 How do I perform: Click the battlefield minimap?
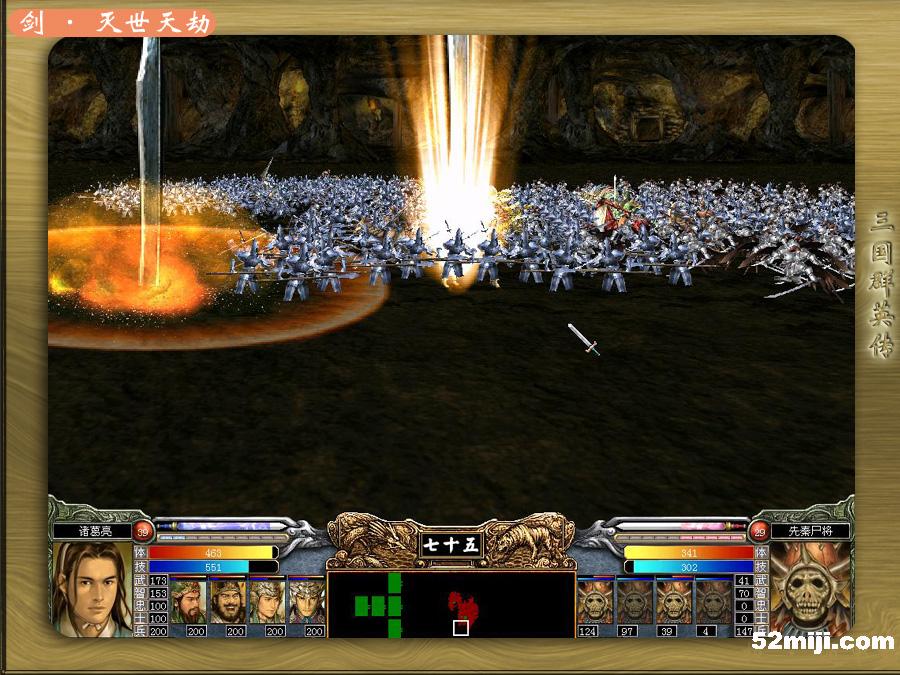(451, 605)
